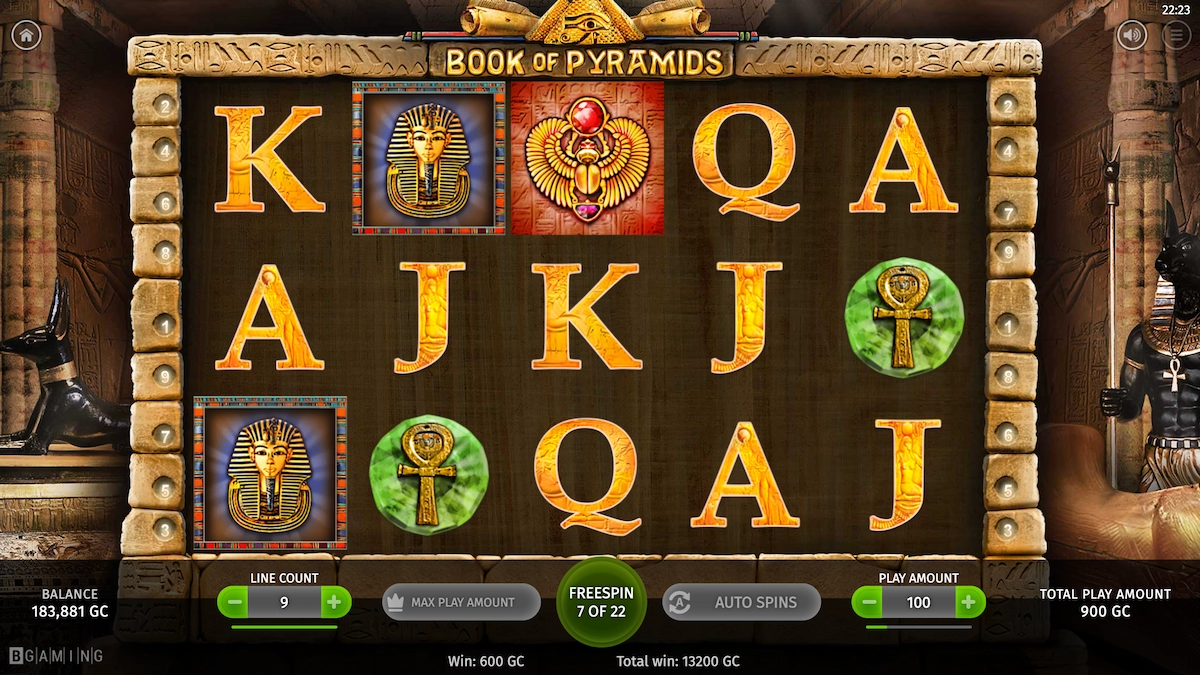Increase the line count
Screen dimensions: 1200x675
click(334, 602)
